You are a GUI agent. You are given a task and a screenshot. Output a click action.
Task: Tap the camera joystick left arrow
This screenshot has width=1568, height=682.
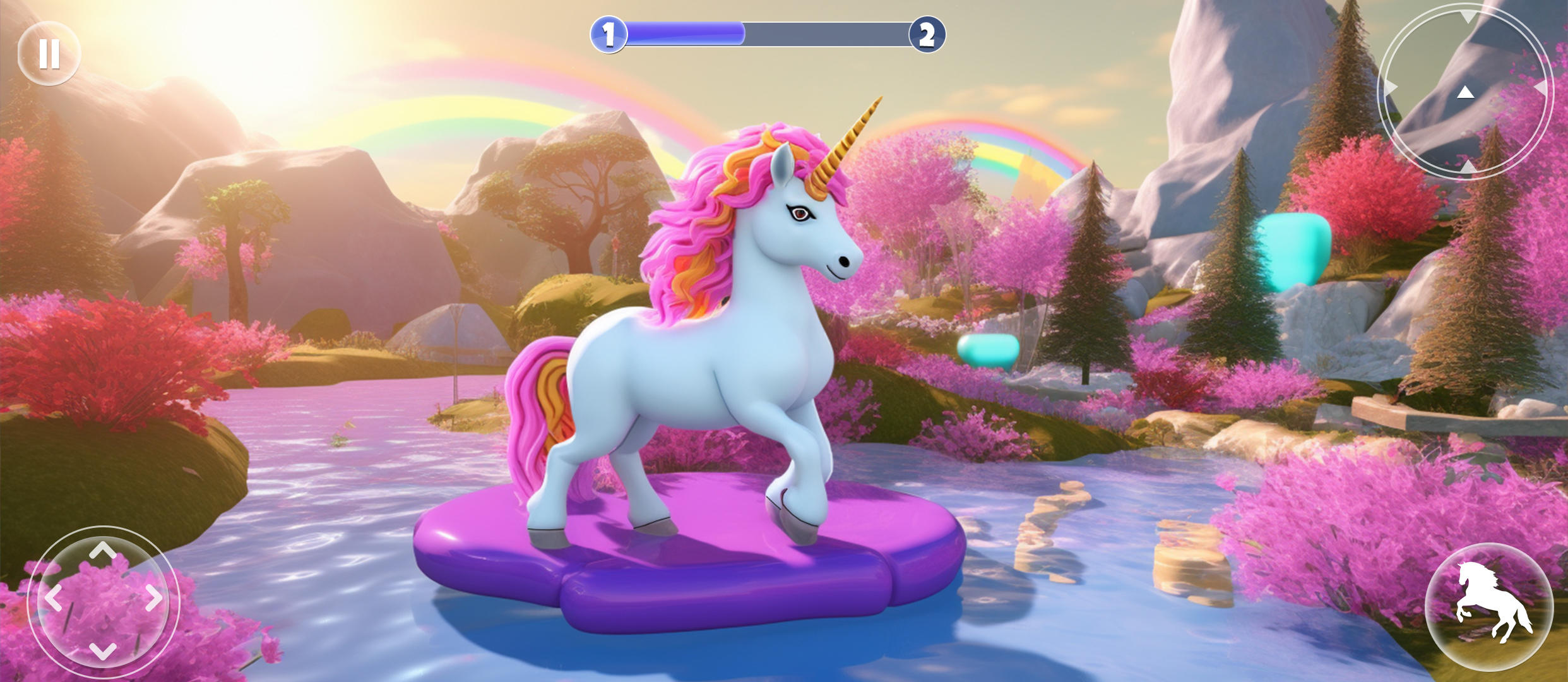coord(1391,87)
